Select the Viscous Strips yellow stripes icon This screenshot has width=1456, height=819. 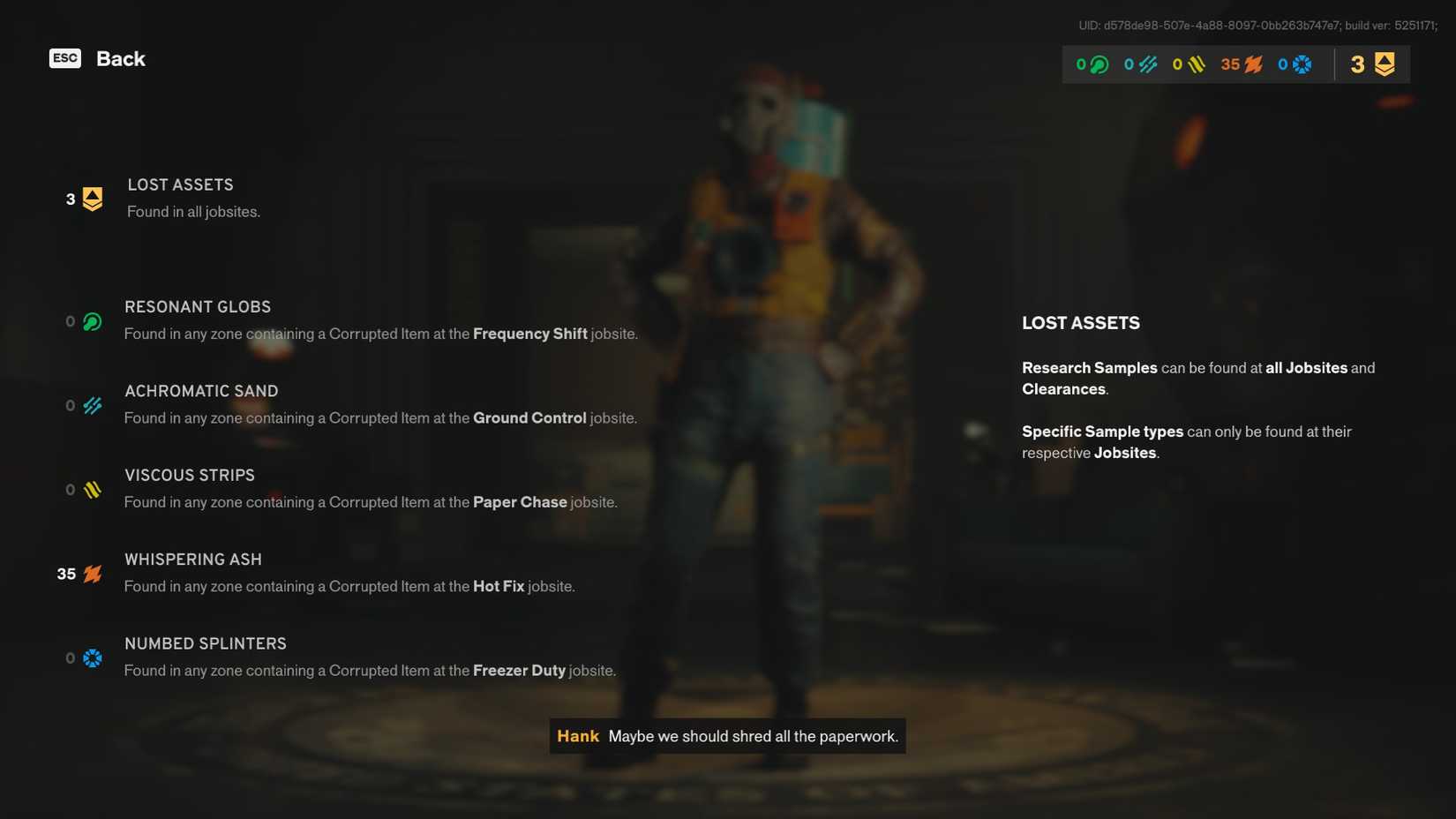point(91,489)
